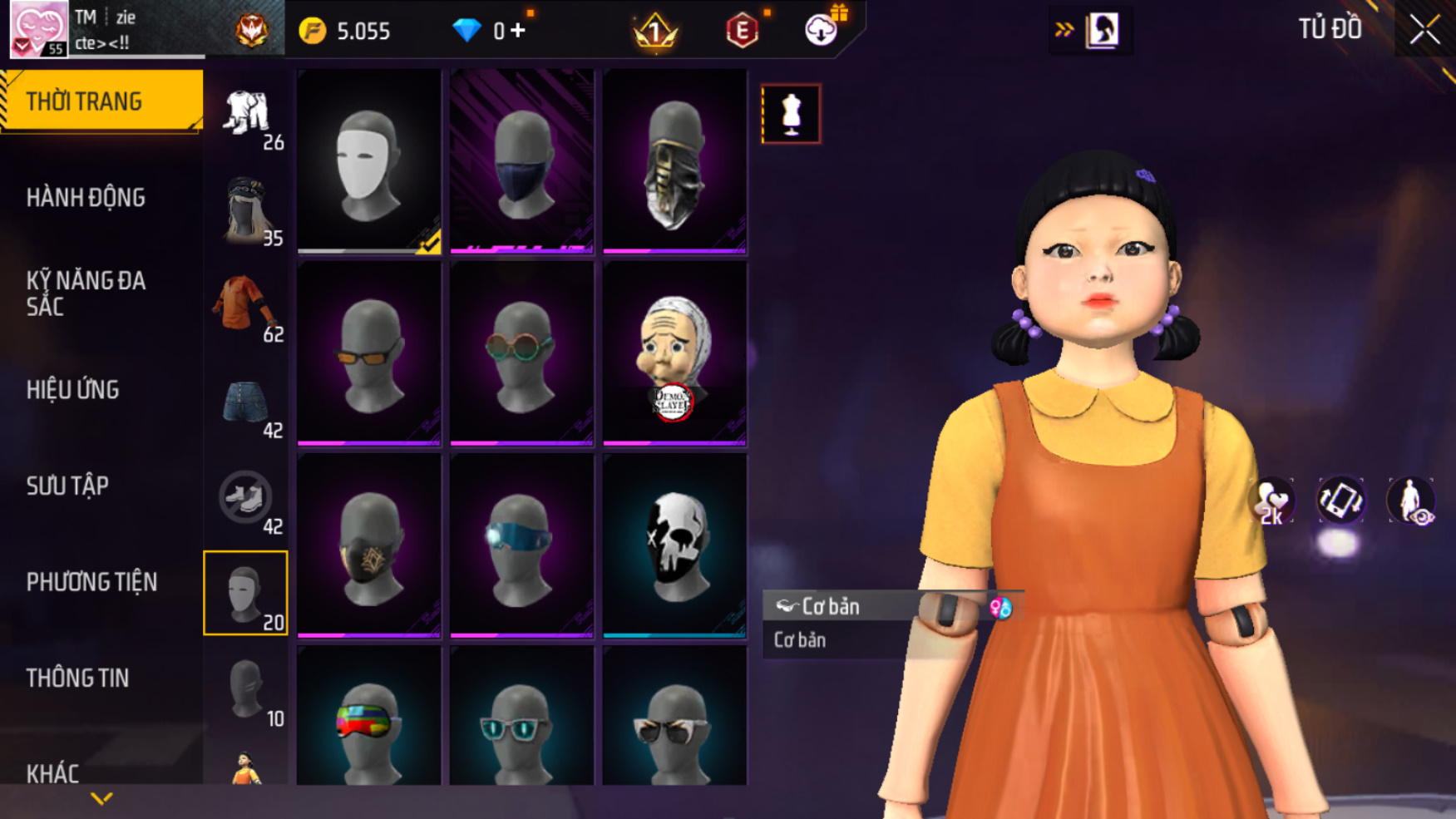Expand the left menu with down arrow

coord(101,799)
